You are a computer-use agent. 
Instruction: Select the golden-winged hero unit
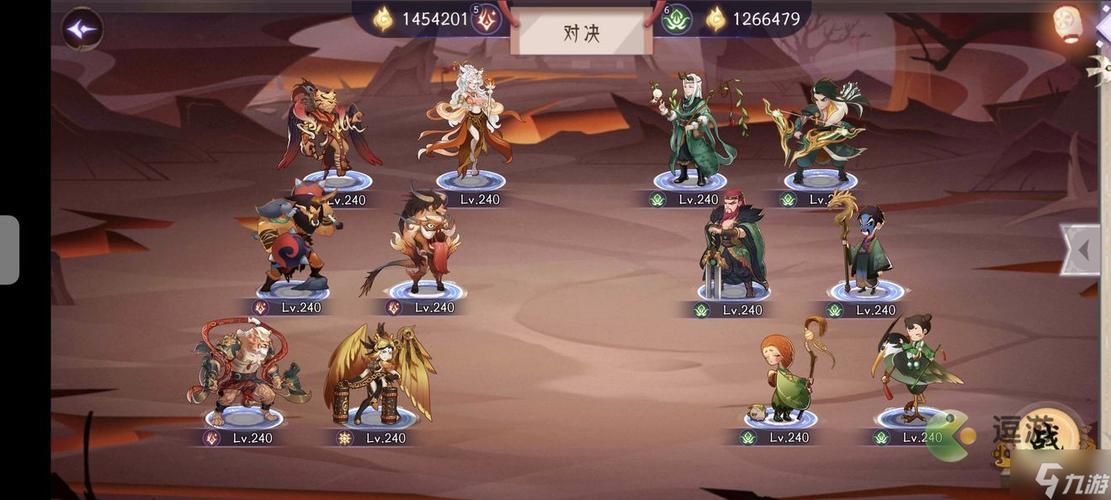[x=379, y=374]
